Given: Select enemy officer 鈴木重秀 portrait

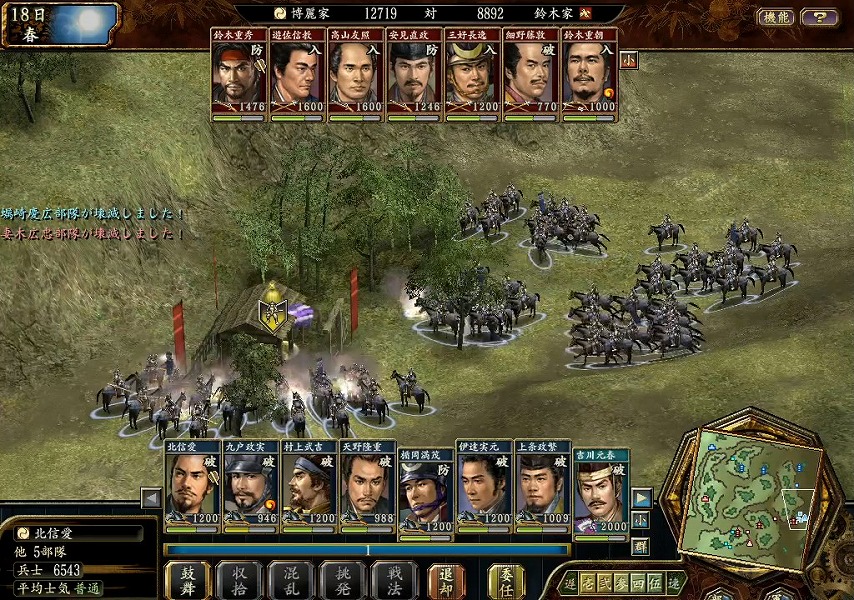Looking at the screenshot, I should [239, 76].
